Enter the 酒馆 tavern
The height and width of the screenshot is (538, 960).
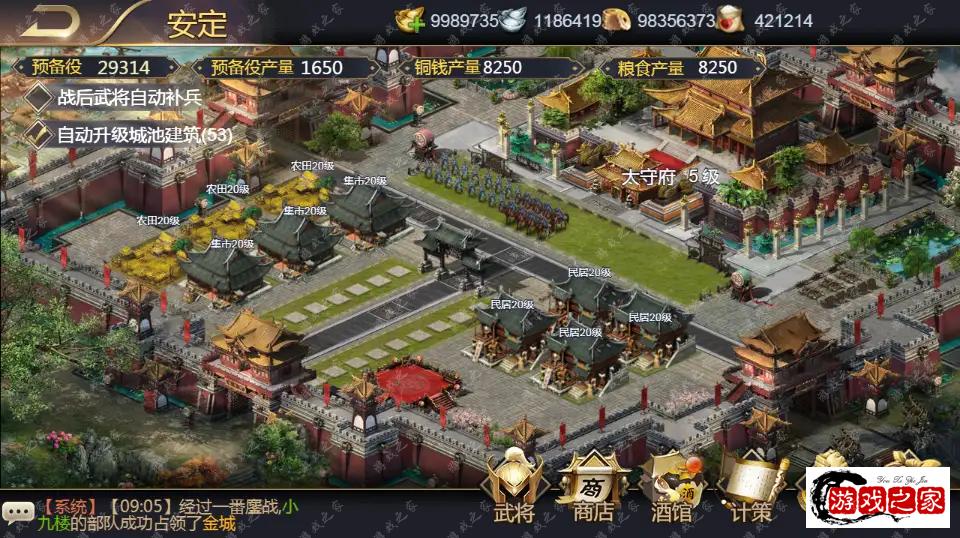(x=671, y=490)
